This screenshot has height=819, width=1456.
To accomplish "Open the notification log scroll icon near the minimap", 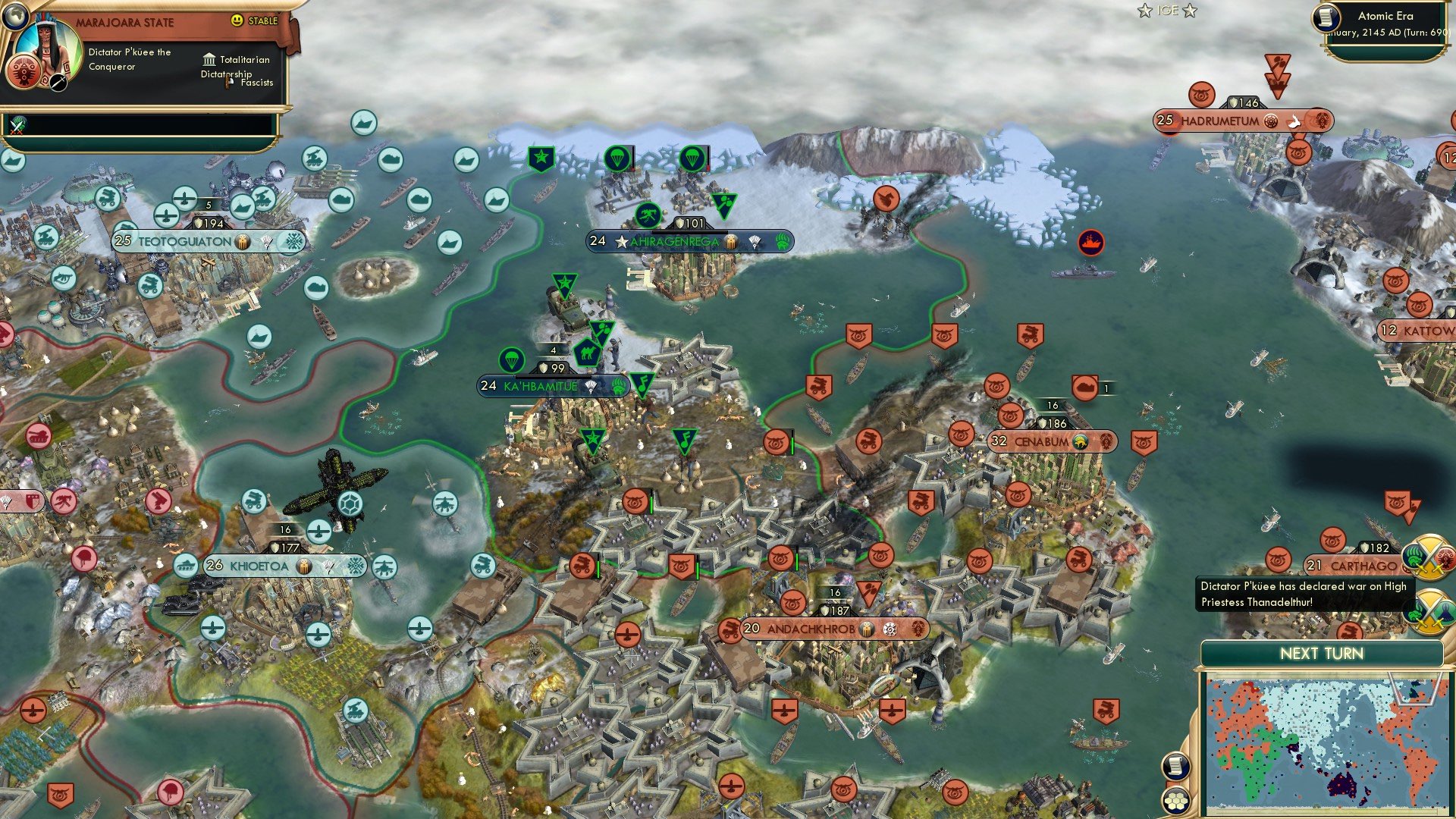I will pos(1175,764).
